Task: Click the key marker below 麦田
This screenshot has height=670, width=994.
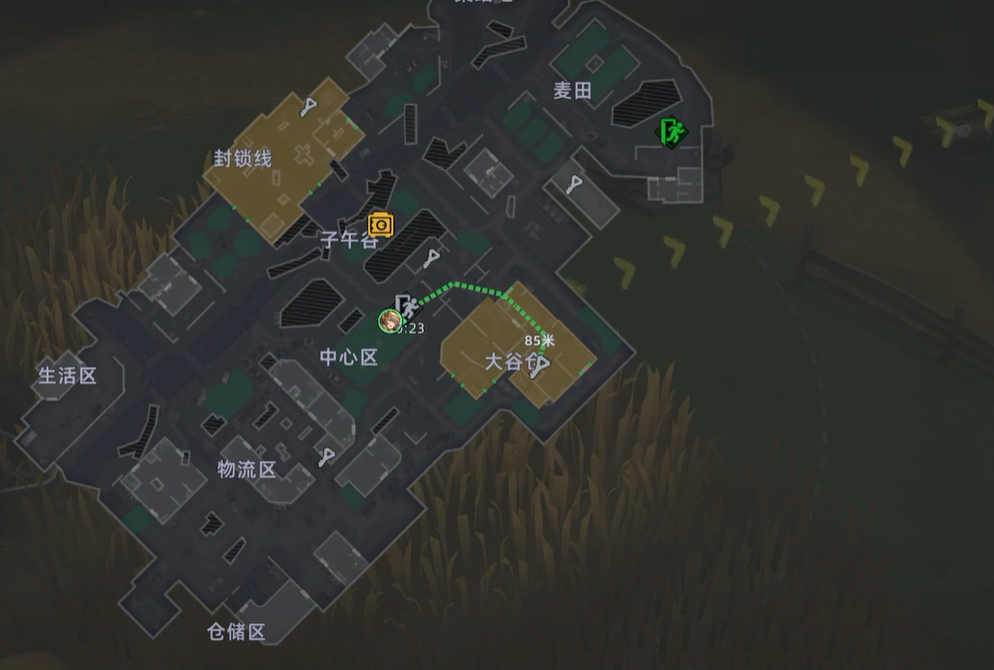Action: [574, 184]
